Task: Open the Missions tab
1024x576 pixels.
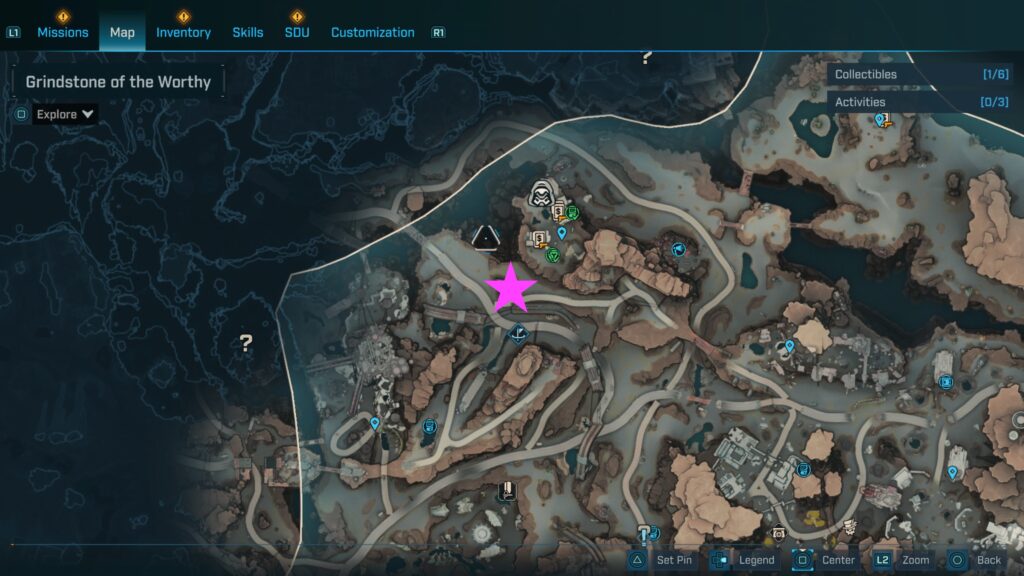Action: point(62,32)
